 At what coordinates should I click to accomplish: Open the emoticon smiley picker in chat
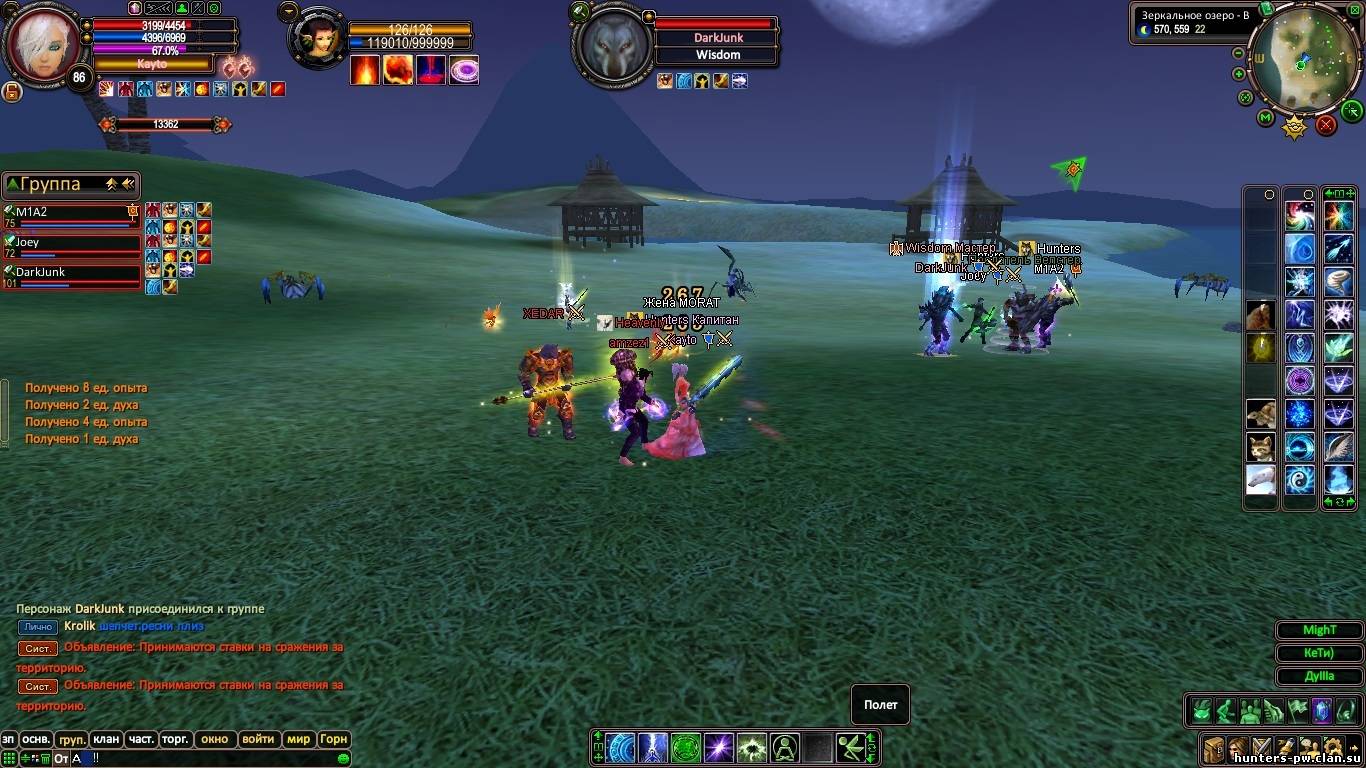point(344,759)
